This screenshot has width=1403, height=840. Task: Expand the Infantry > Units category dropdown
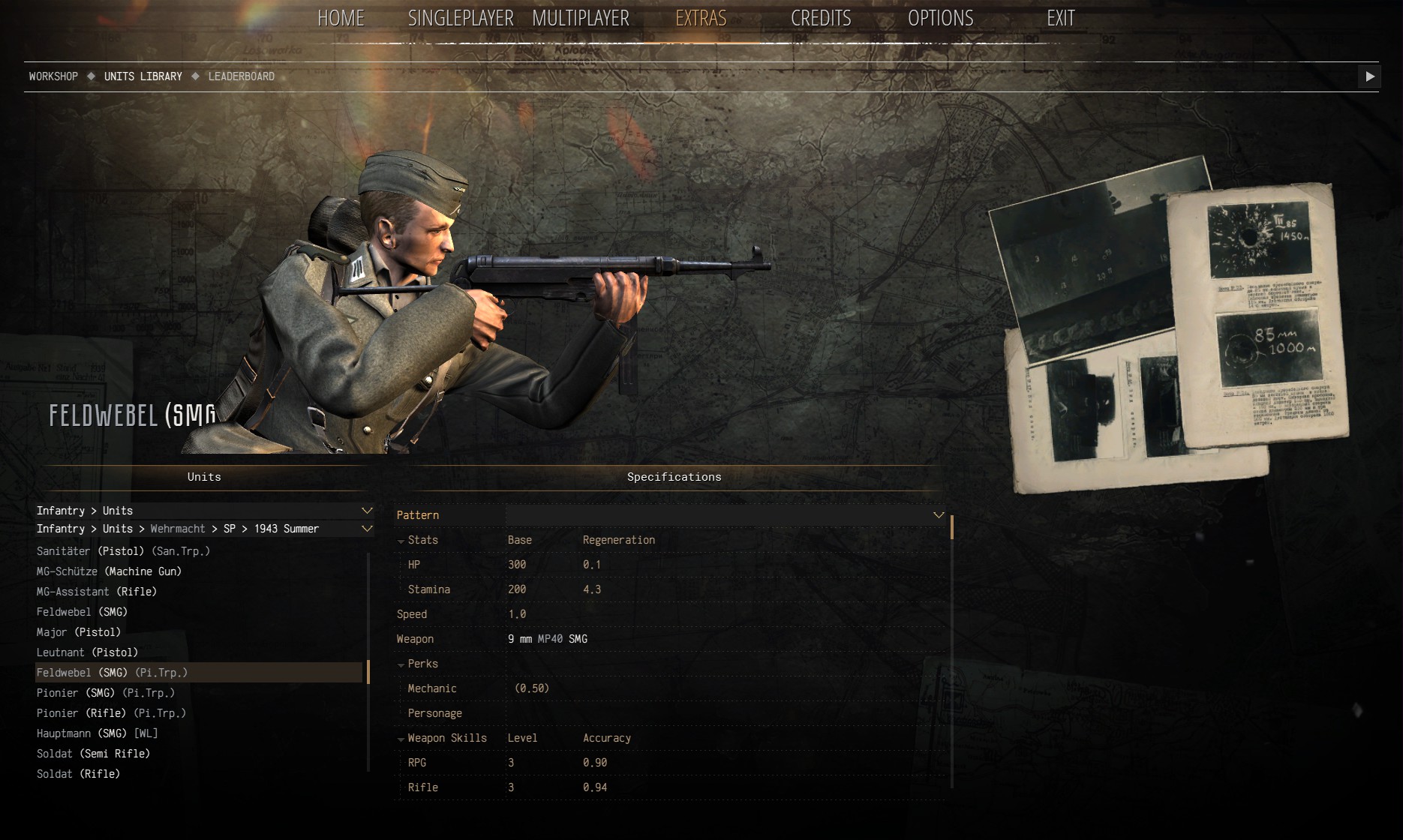point(367,511)
